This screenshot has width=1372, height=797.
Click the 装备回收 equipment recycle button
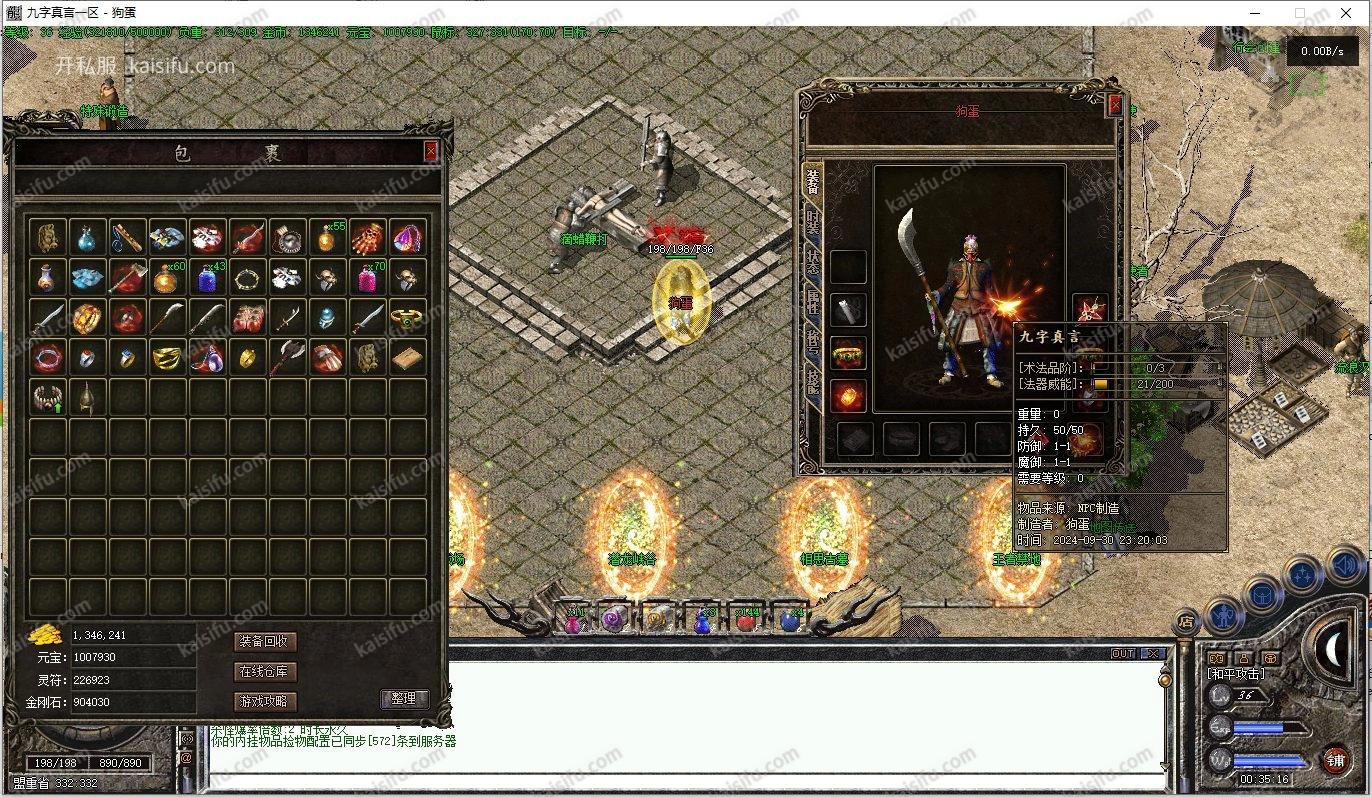pyautogui.click(x=265, y=641)
